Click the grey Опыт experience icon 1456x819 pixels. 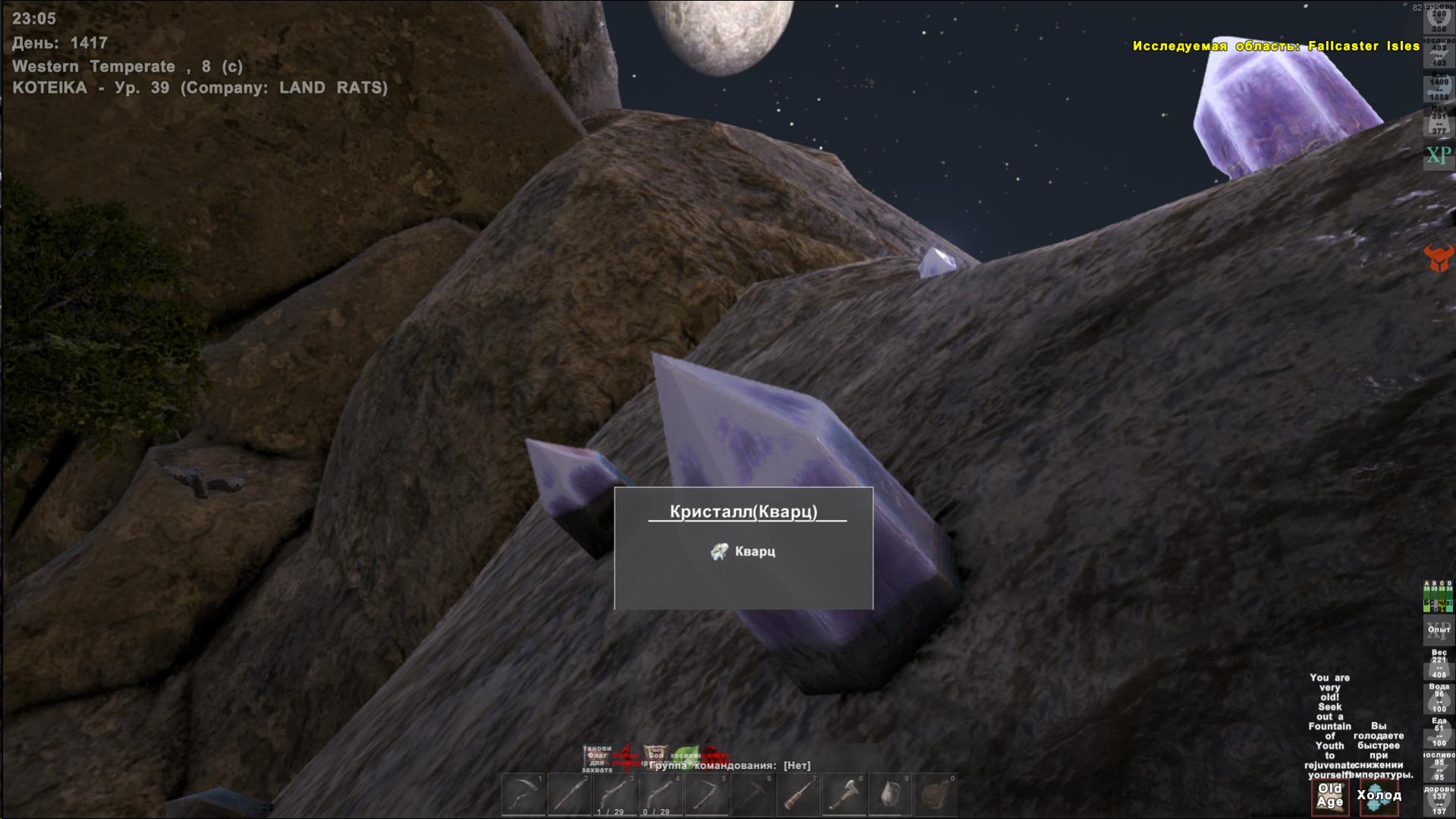[x=1439, y=631]
